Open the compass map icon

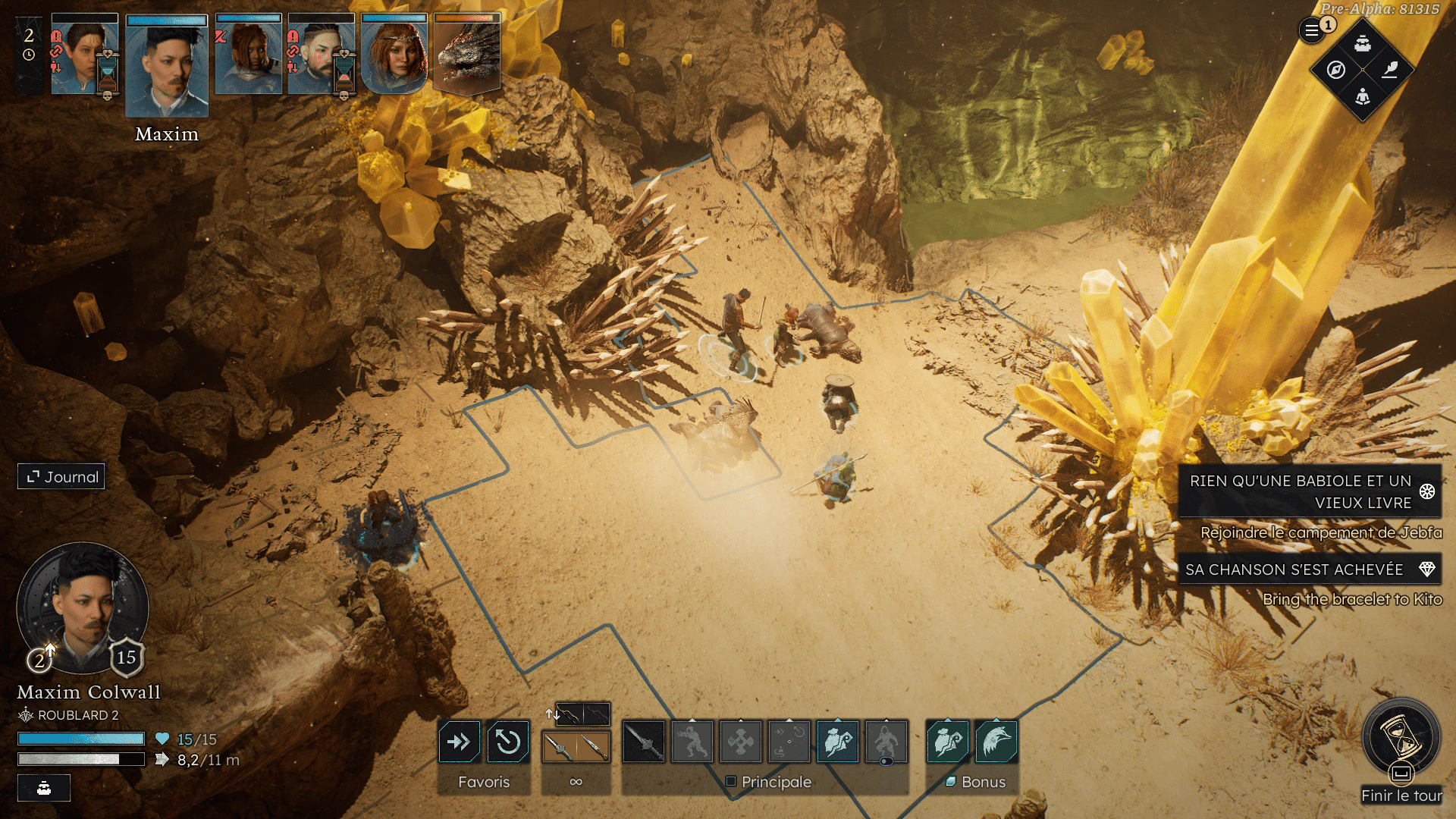pos(1336,71)
